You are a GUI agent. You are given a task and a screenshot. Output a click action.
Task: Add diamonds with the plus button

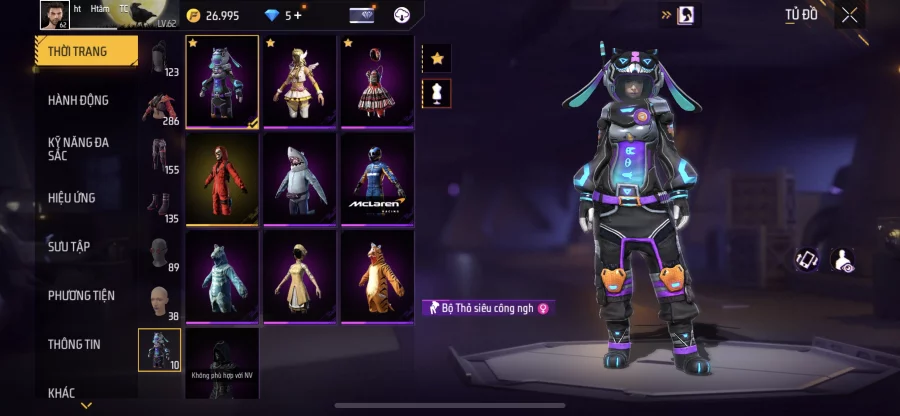click(x=297, y=16)
